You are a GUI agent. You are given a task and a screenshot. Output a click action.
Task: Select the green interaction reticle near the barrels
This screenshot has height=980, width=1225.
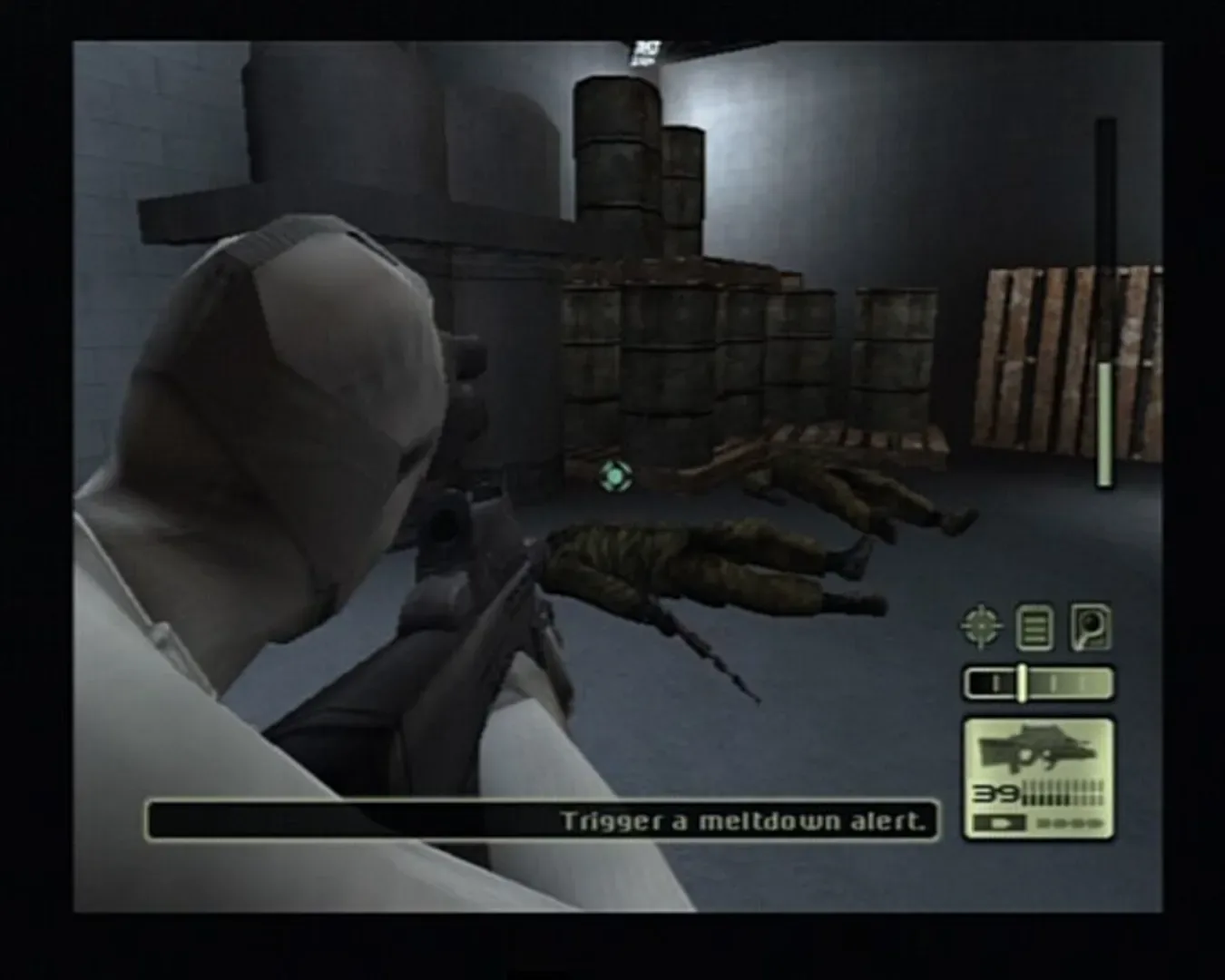tap(614, 475)
